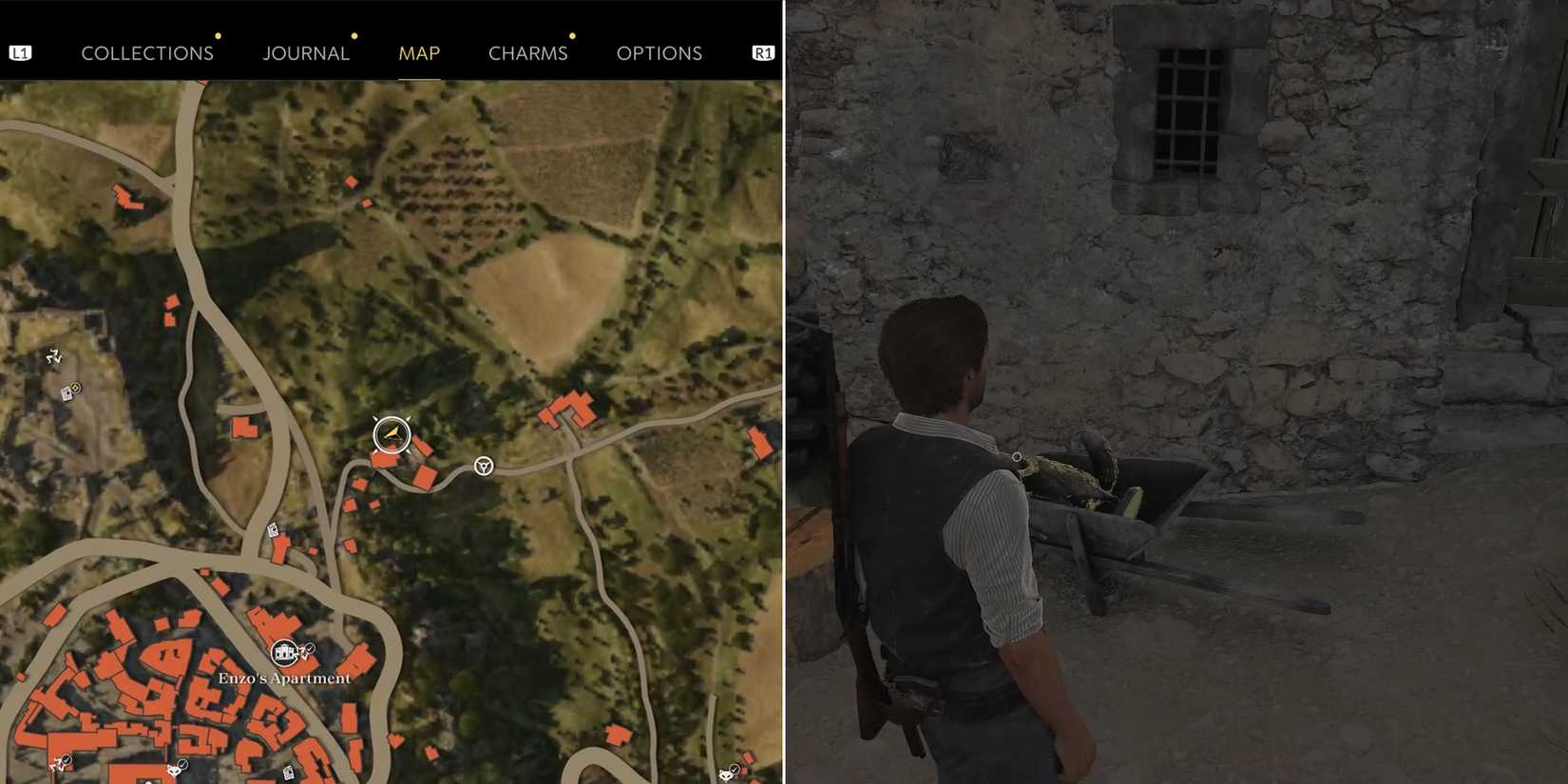Click the document icon at bottom of the map

(x=289, y=773)
